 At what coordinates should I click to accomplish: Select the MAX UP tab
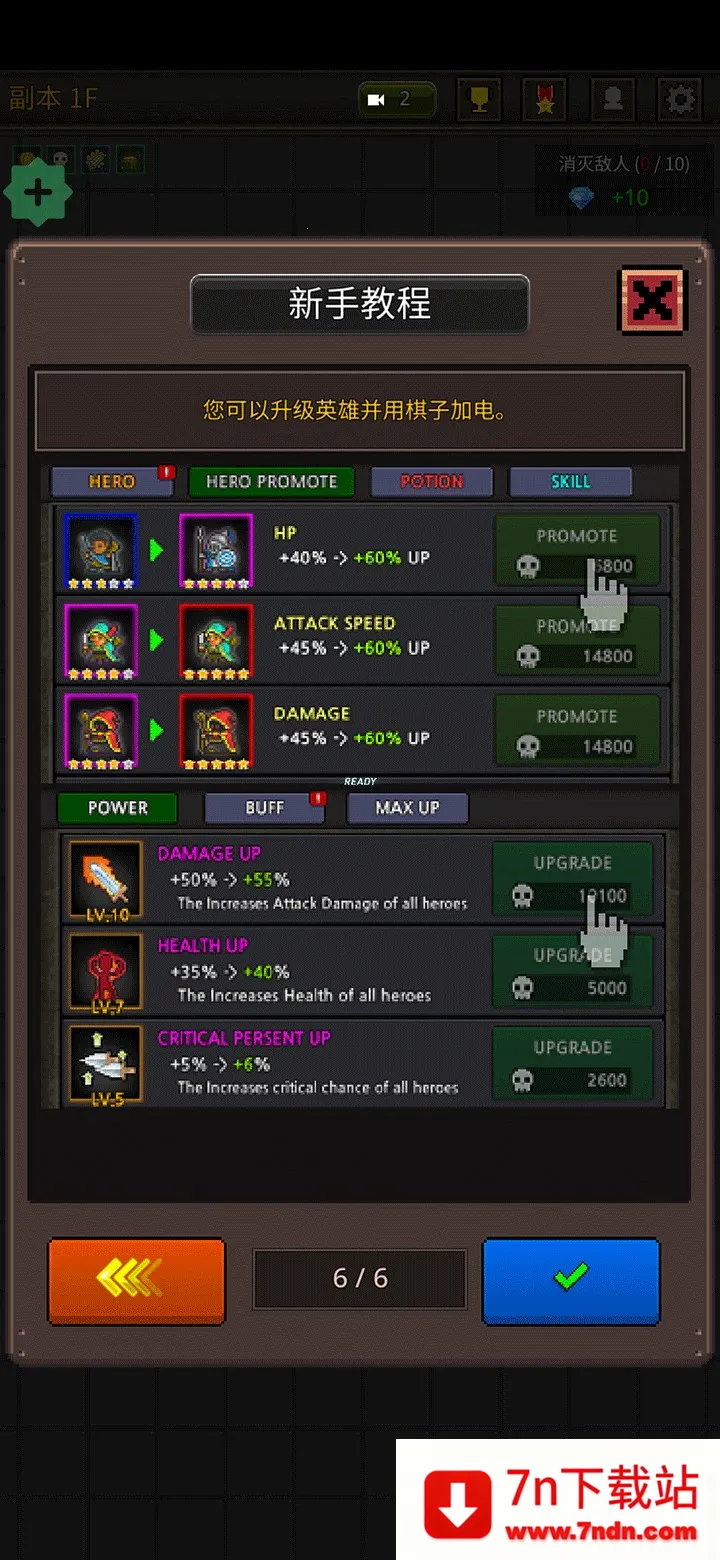(407, 808)
